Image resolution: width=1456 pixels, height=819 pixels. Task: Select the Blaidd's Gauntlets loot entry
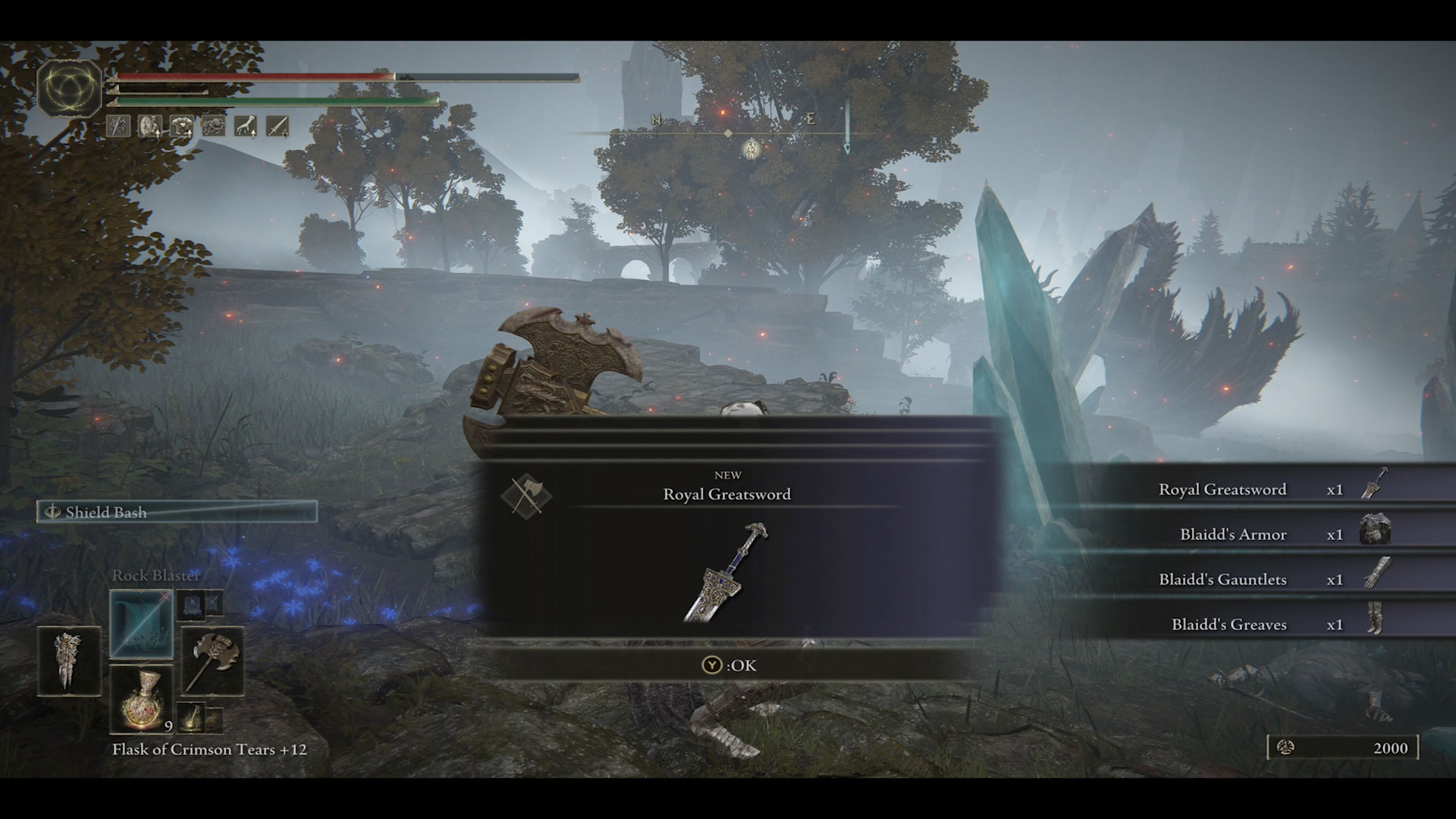point(1222,579)
